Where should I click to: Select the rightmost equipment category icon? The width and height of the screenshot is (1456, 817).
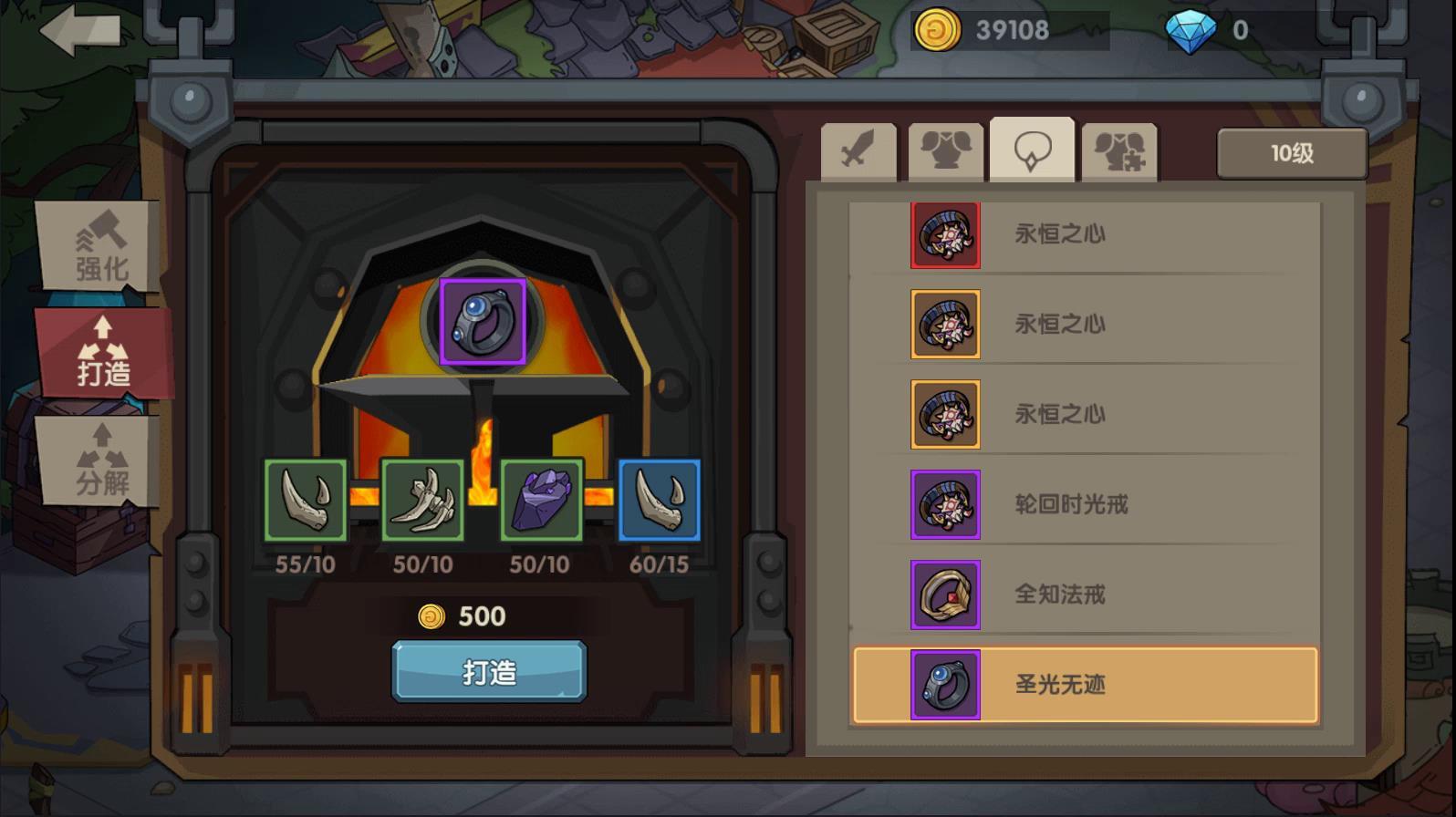pyautogui.click(x=1118, y=149)
